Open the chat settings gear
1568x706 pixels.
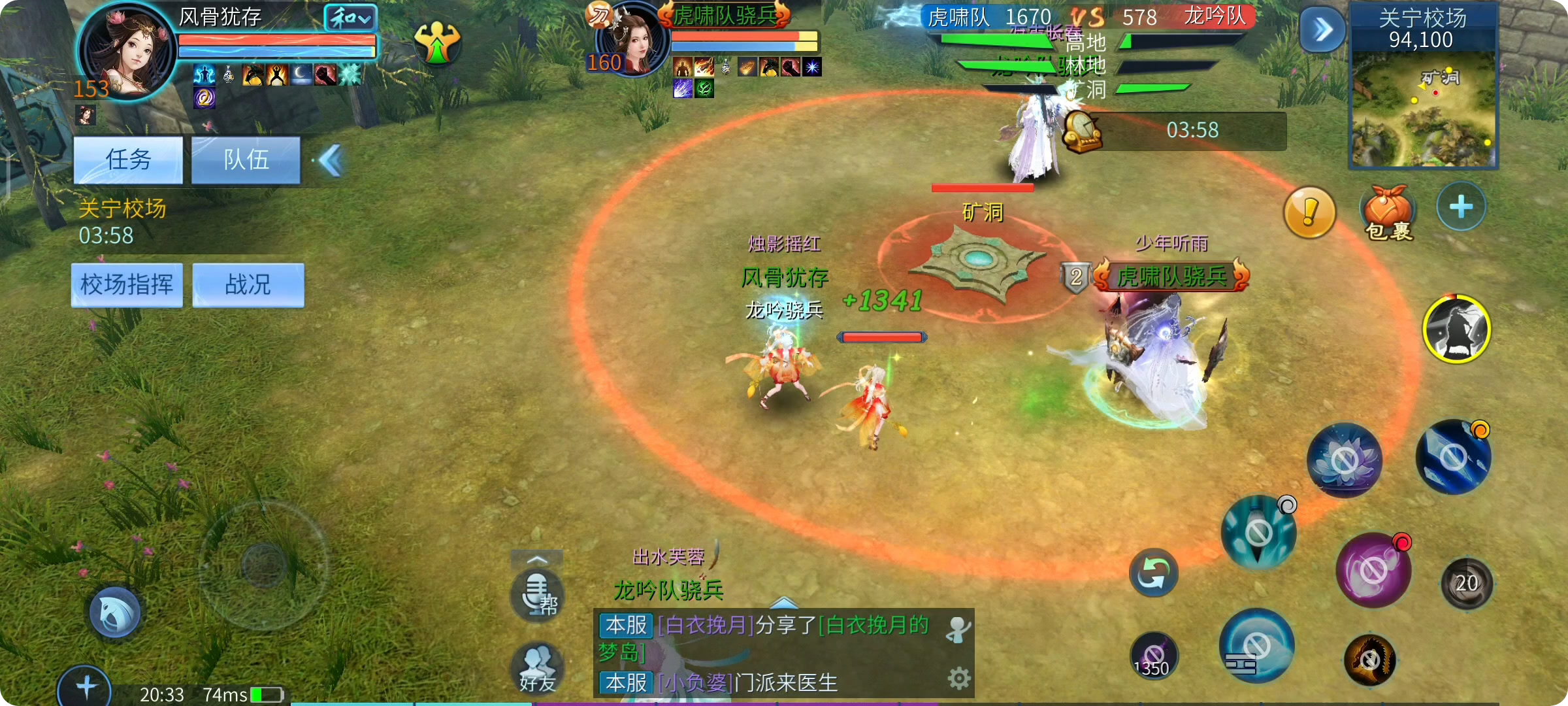click(958, 679)
